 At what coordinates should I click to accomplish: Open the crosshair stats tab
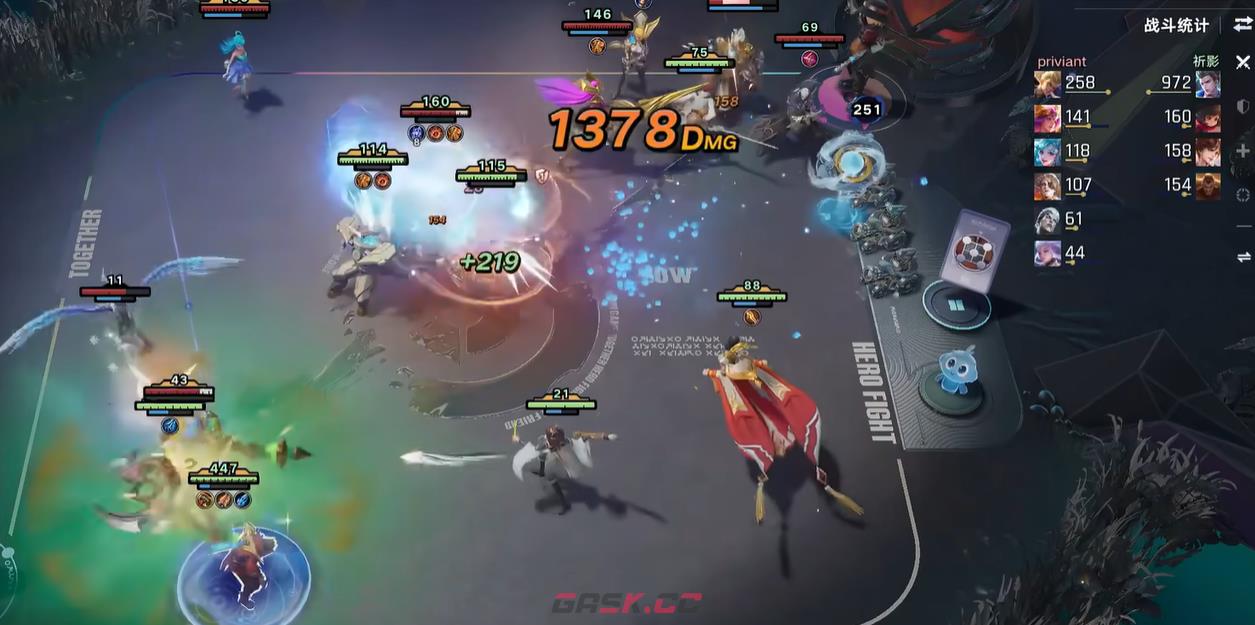[x=1243, y=196]
